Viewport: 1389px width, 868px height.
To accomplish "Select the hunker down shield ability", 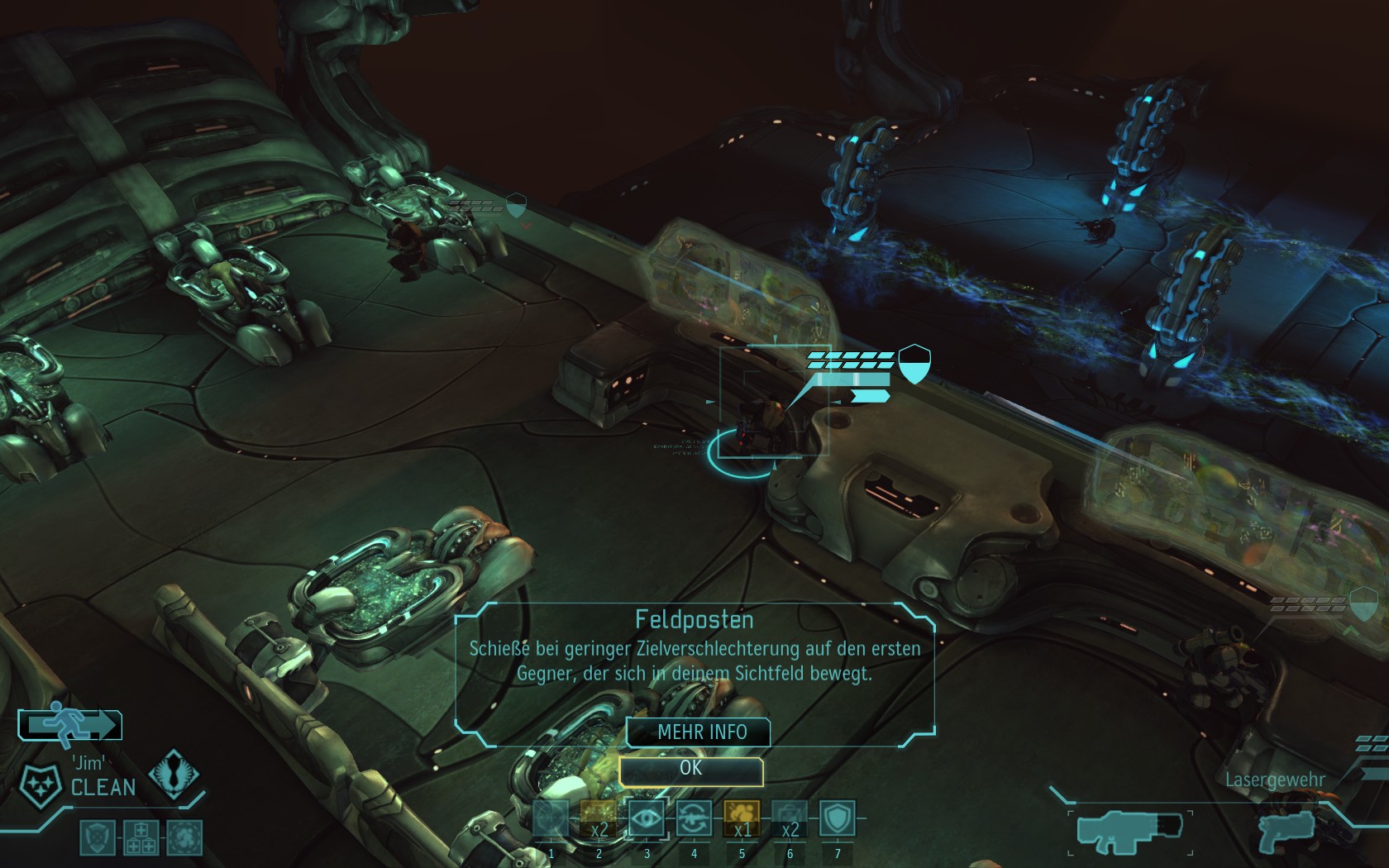I will pos(837,819).
